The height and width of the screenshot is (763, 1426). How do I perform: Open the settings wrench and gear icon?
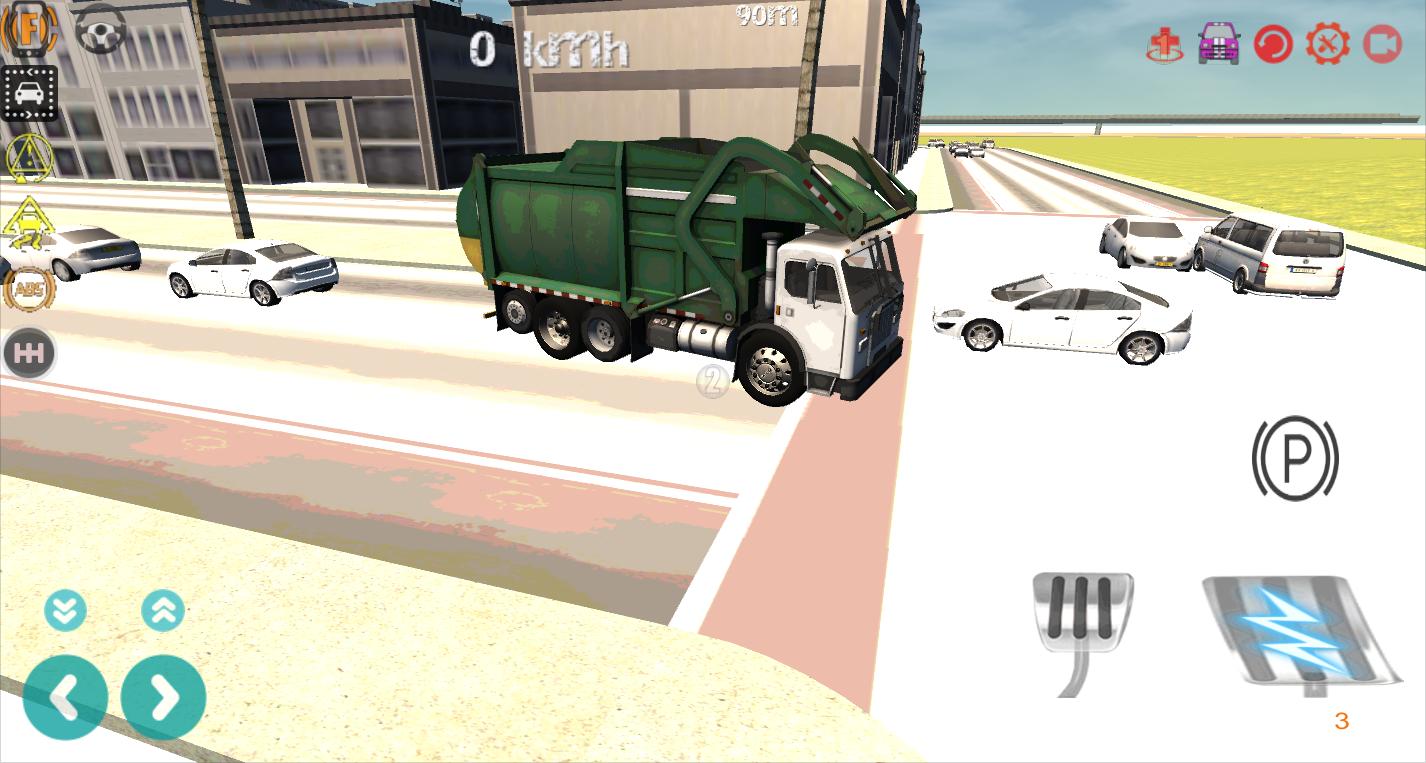[1327, 45]
